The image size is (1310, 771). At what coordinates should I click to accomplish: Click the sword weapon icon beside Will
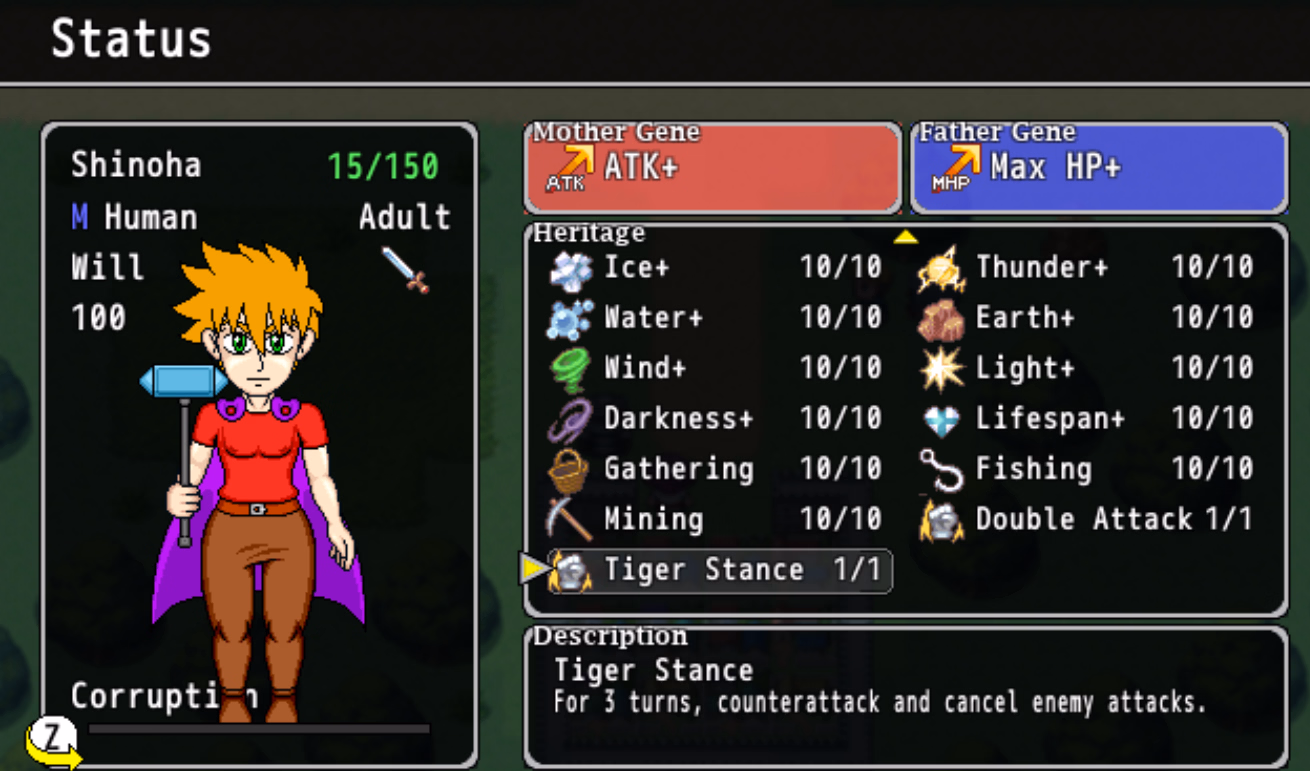[405, 269]
